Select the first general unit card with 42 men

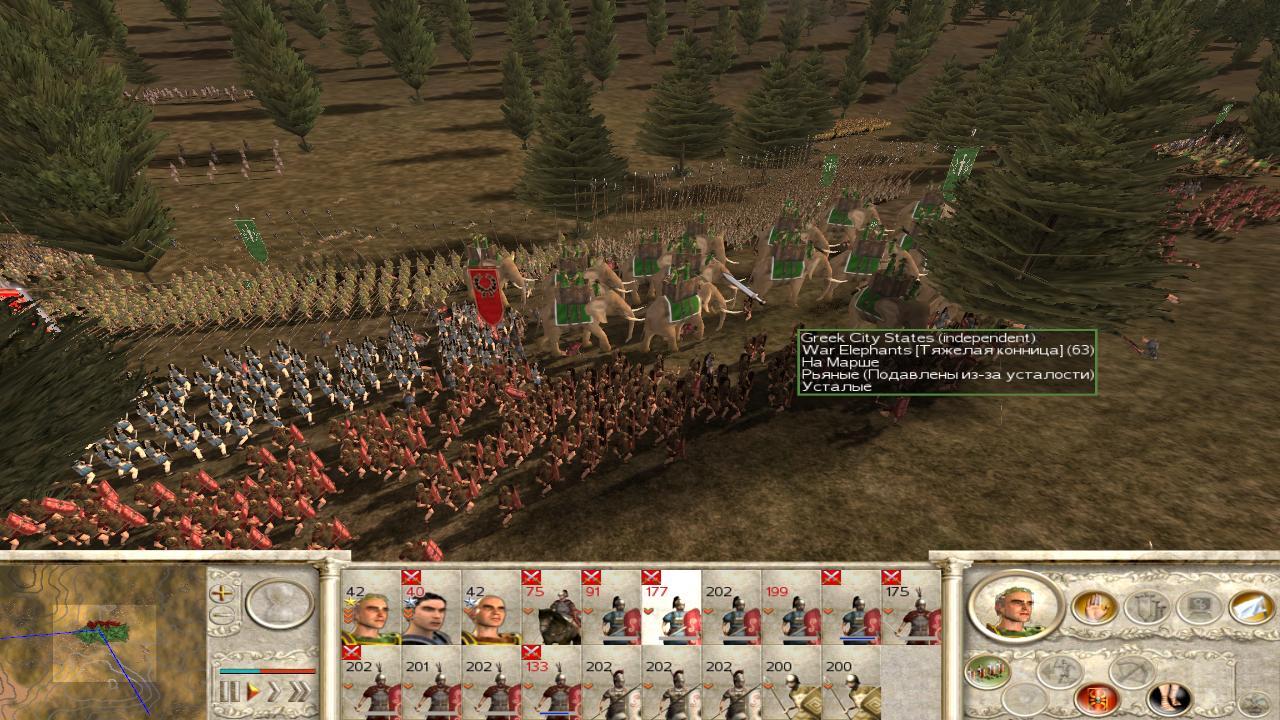370,612
